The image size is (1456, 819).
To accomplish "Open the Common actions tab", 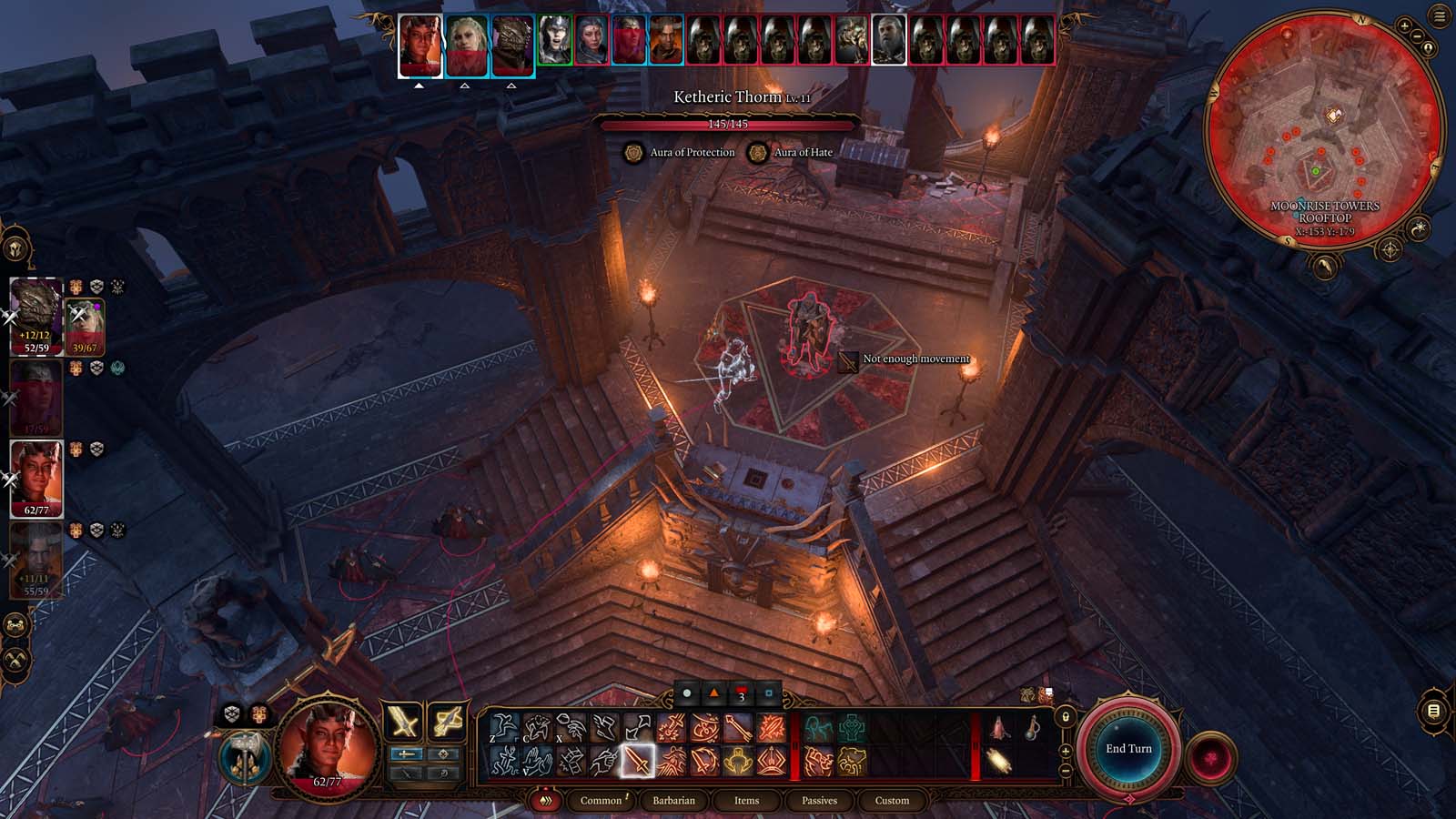I will [x=602, y=801].
